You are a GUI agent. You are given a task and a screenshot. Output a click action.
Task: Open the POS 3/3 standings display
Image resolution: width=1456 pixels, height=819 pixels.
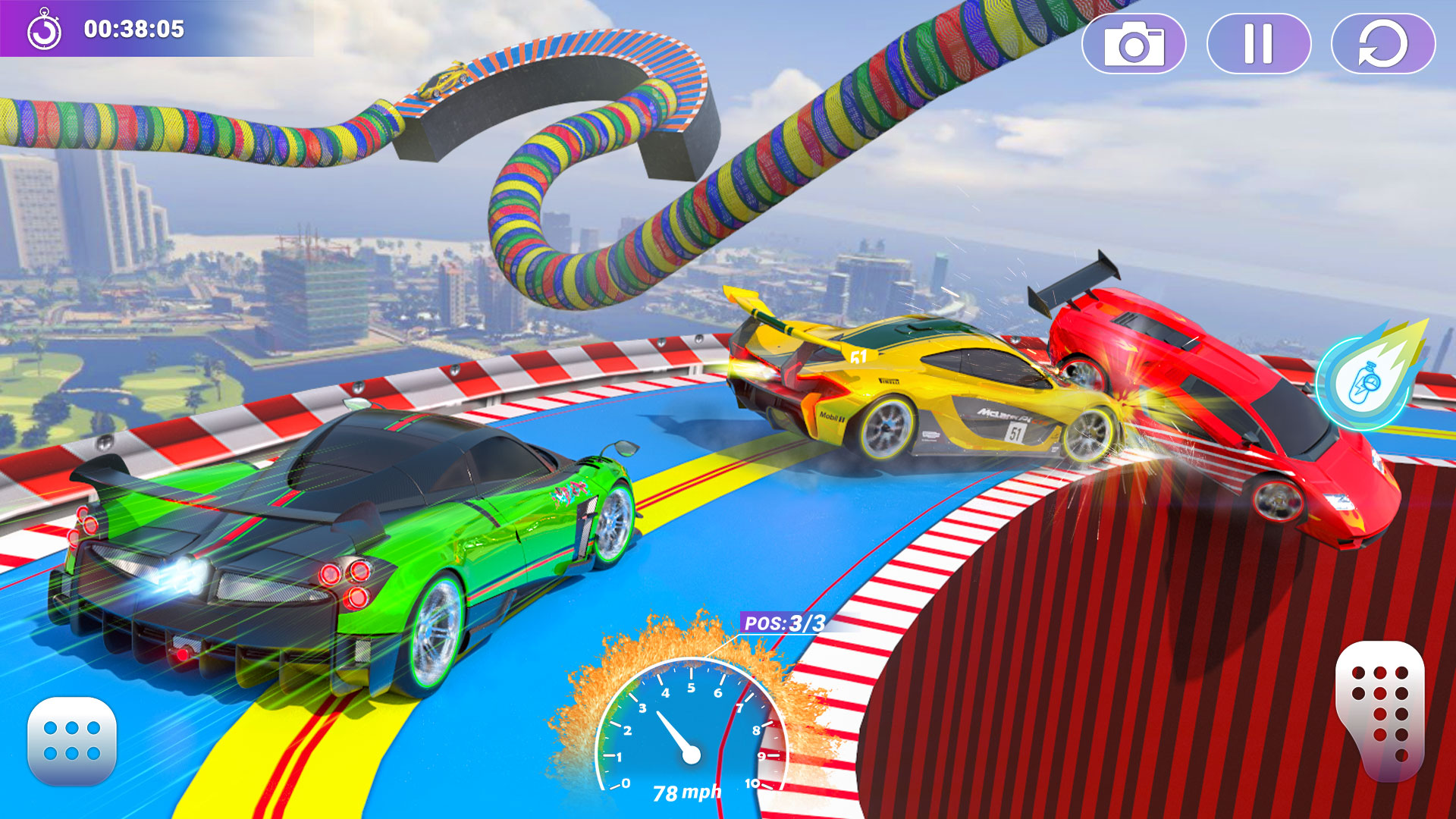coord(785,623)
